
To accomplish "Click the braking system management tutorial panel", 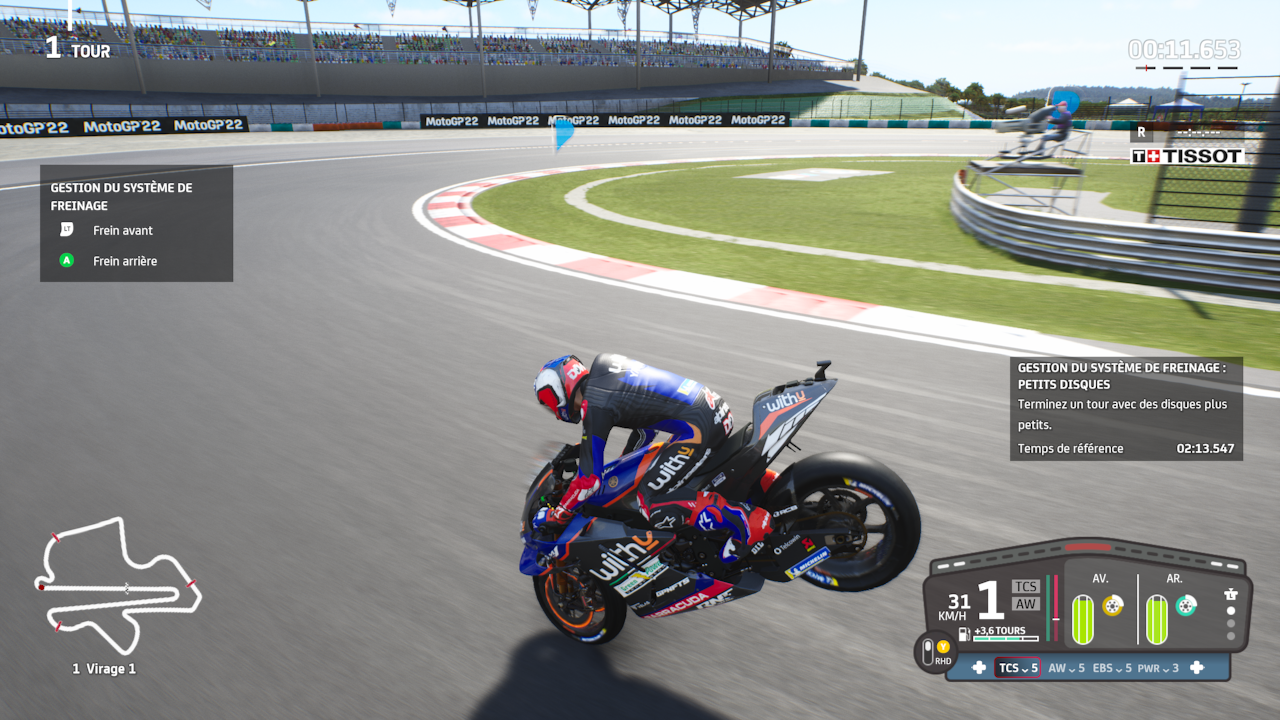I will (x=136, y=223).
